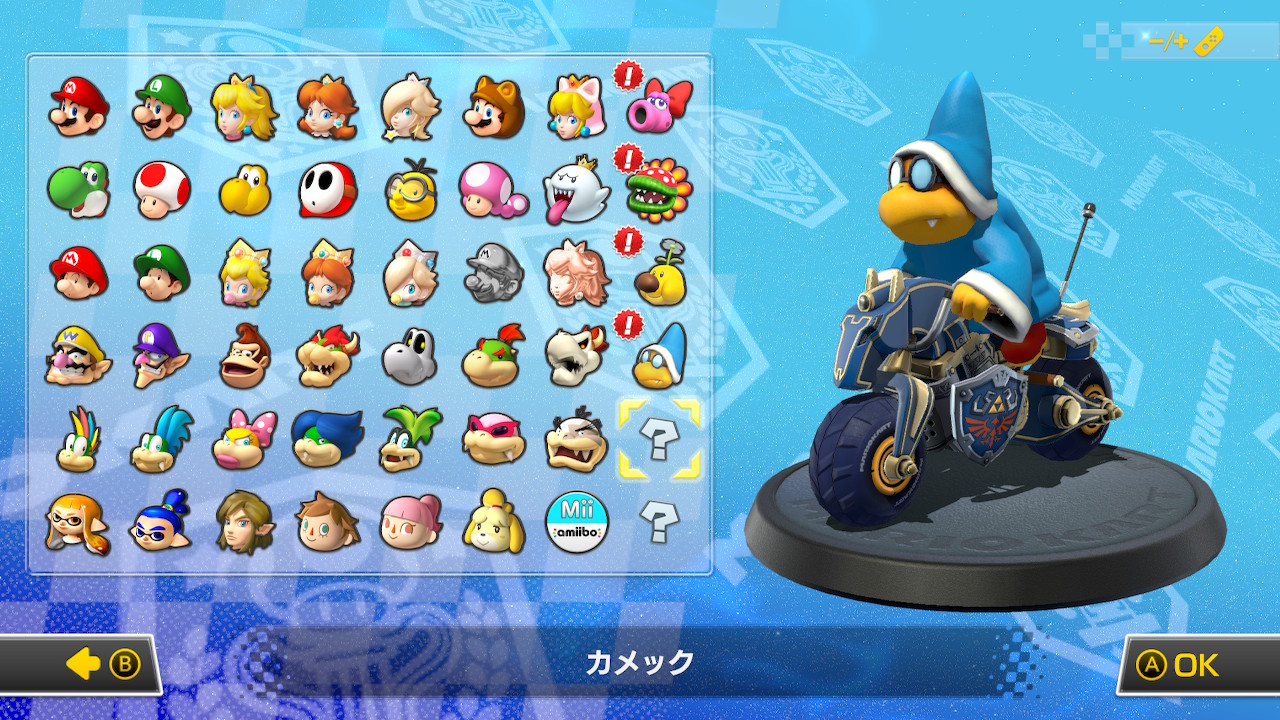Pick the Piranha Plant-like Petey Piranha icon

click(659, 189)
